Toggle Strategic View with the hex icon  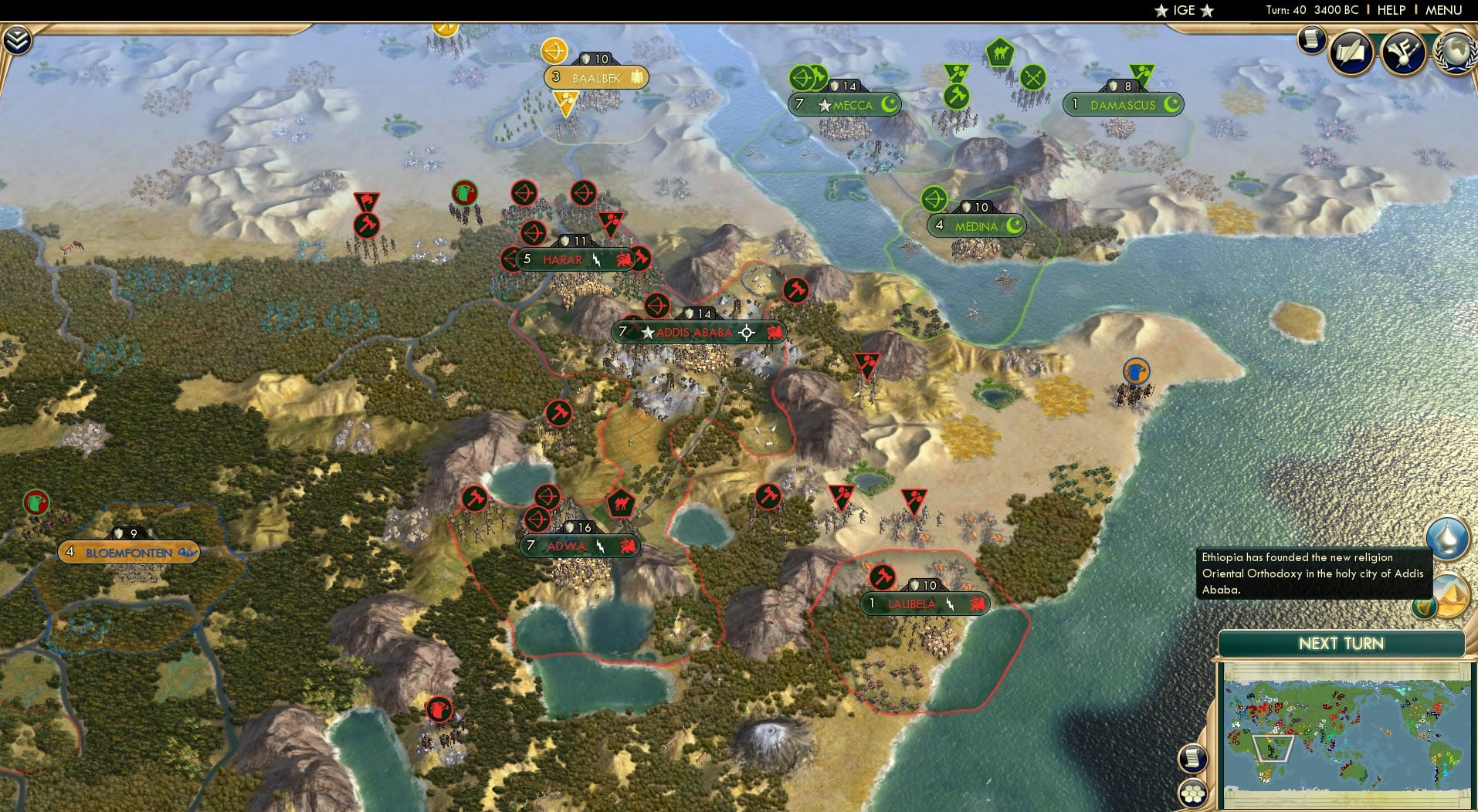pos(1192,793)
